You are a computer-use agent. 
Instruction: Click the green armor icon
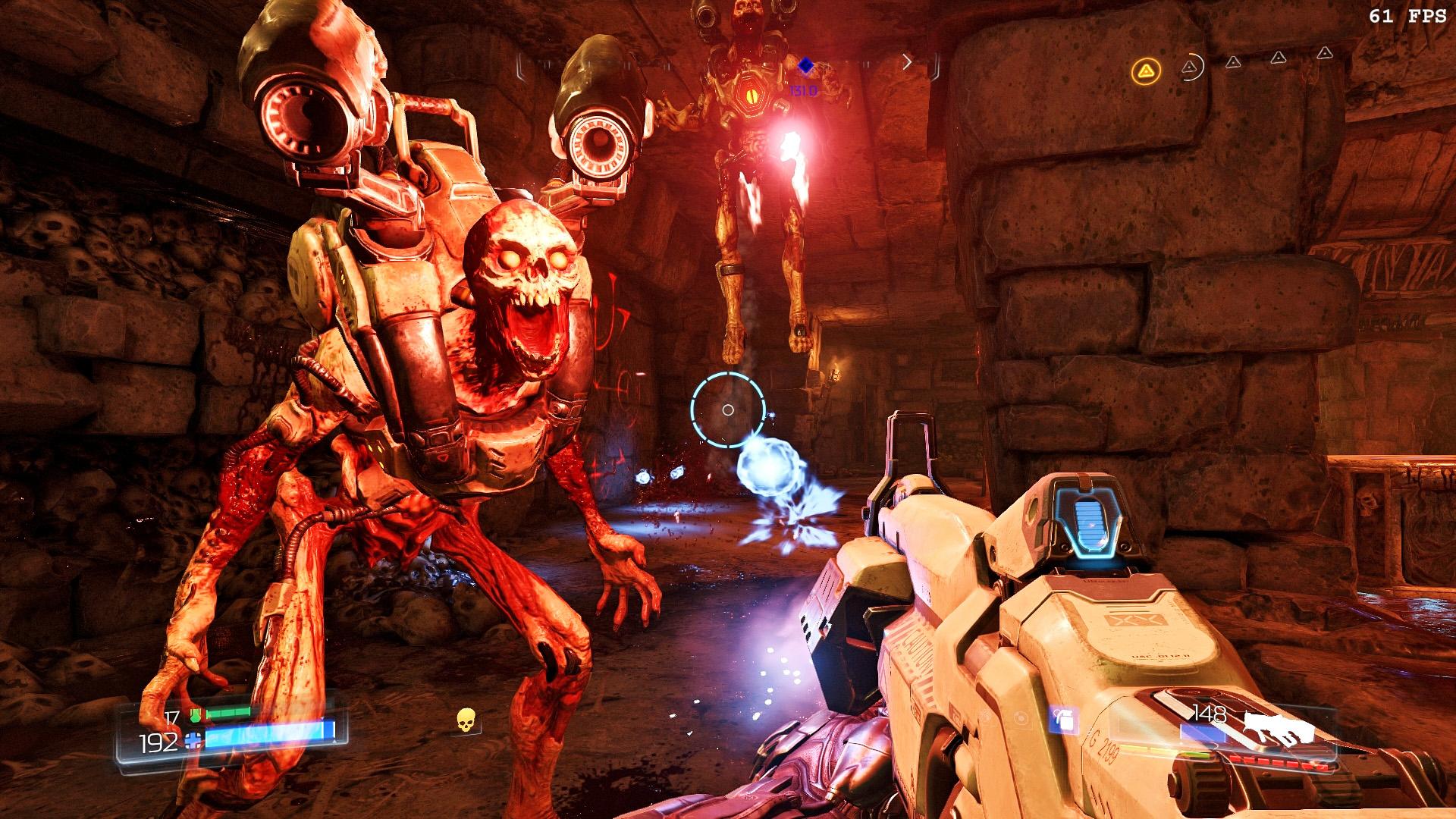[194, 714]
